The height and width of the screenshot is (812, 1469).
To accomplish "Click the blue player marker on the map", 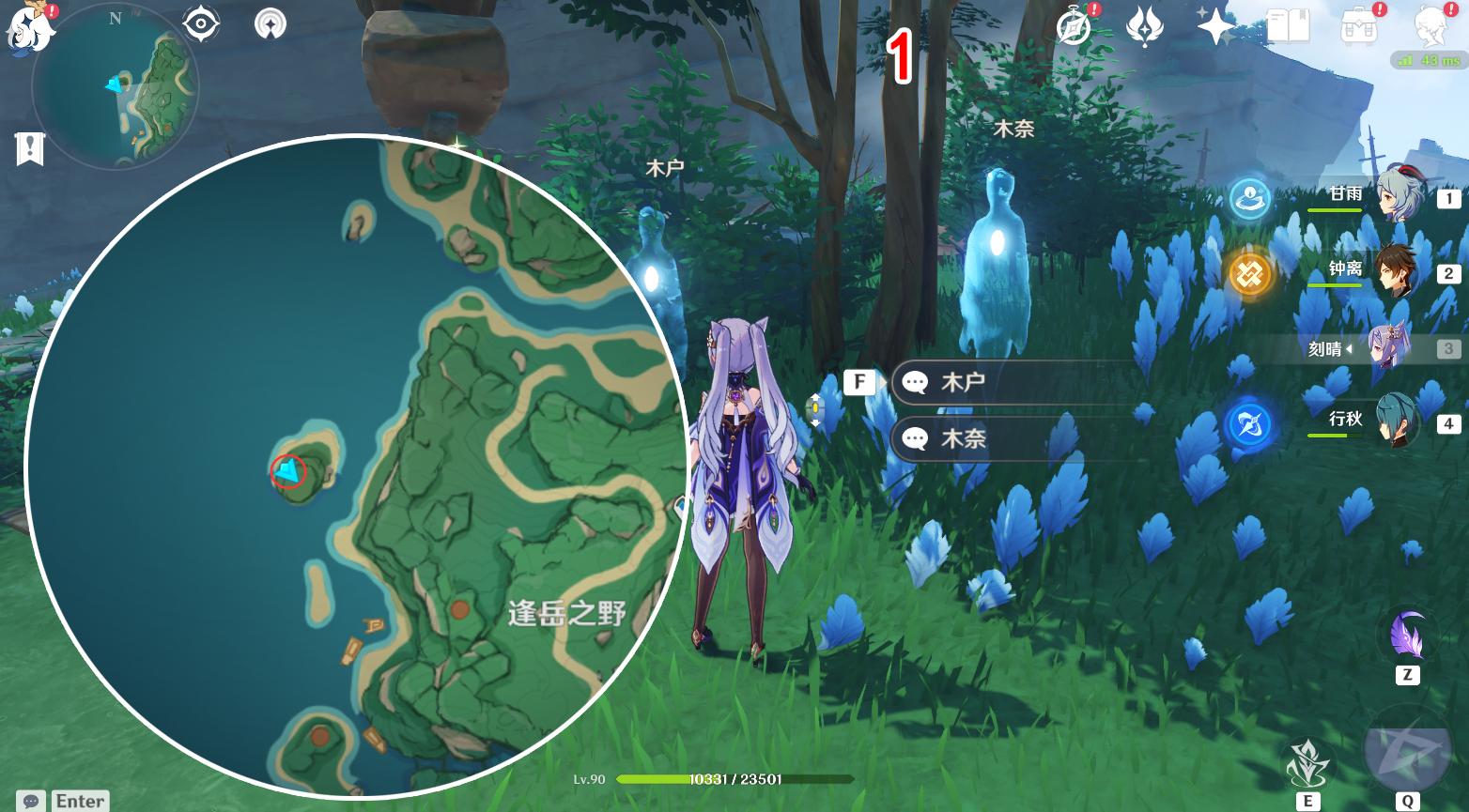I will [x=288, y=471].
